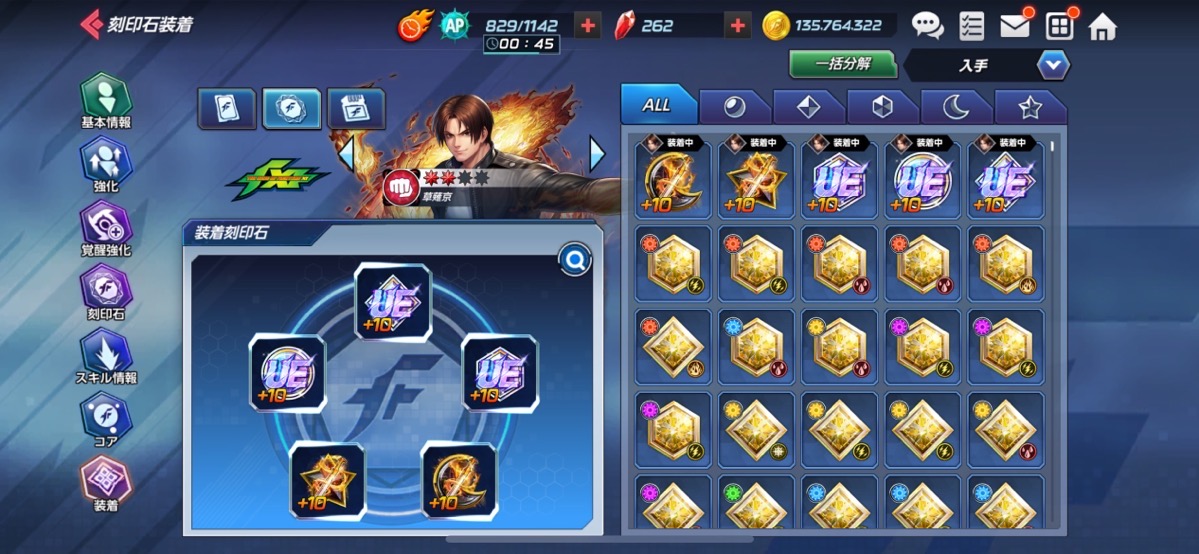Open the 強化 side menu

[x=106, y=164]
